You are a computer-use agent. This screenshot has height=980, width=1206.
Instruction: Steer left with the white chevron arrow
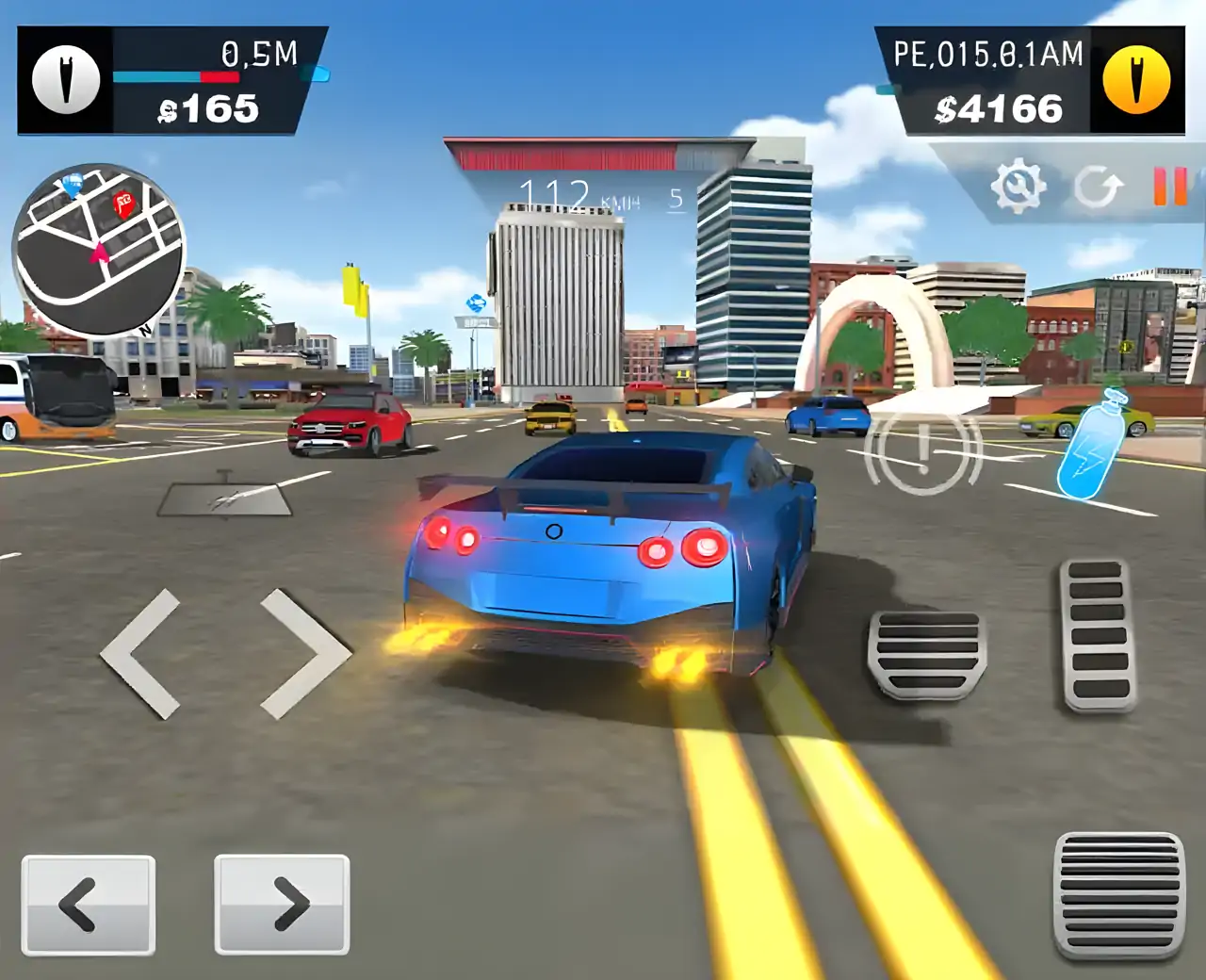point(141,654)
